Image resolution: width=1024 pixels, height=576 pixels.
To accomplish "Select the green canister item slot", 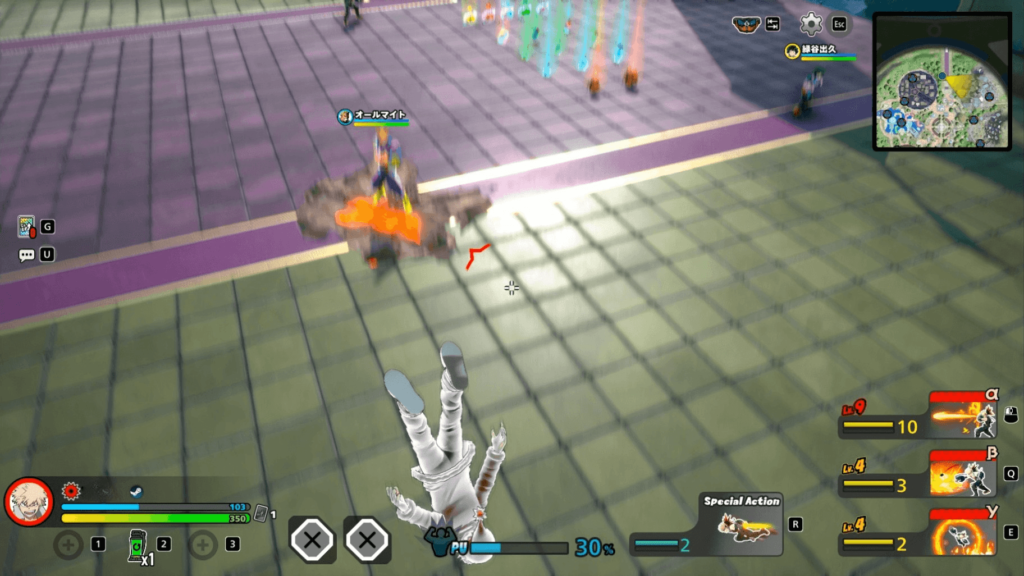I will click(x=138, y=545).
